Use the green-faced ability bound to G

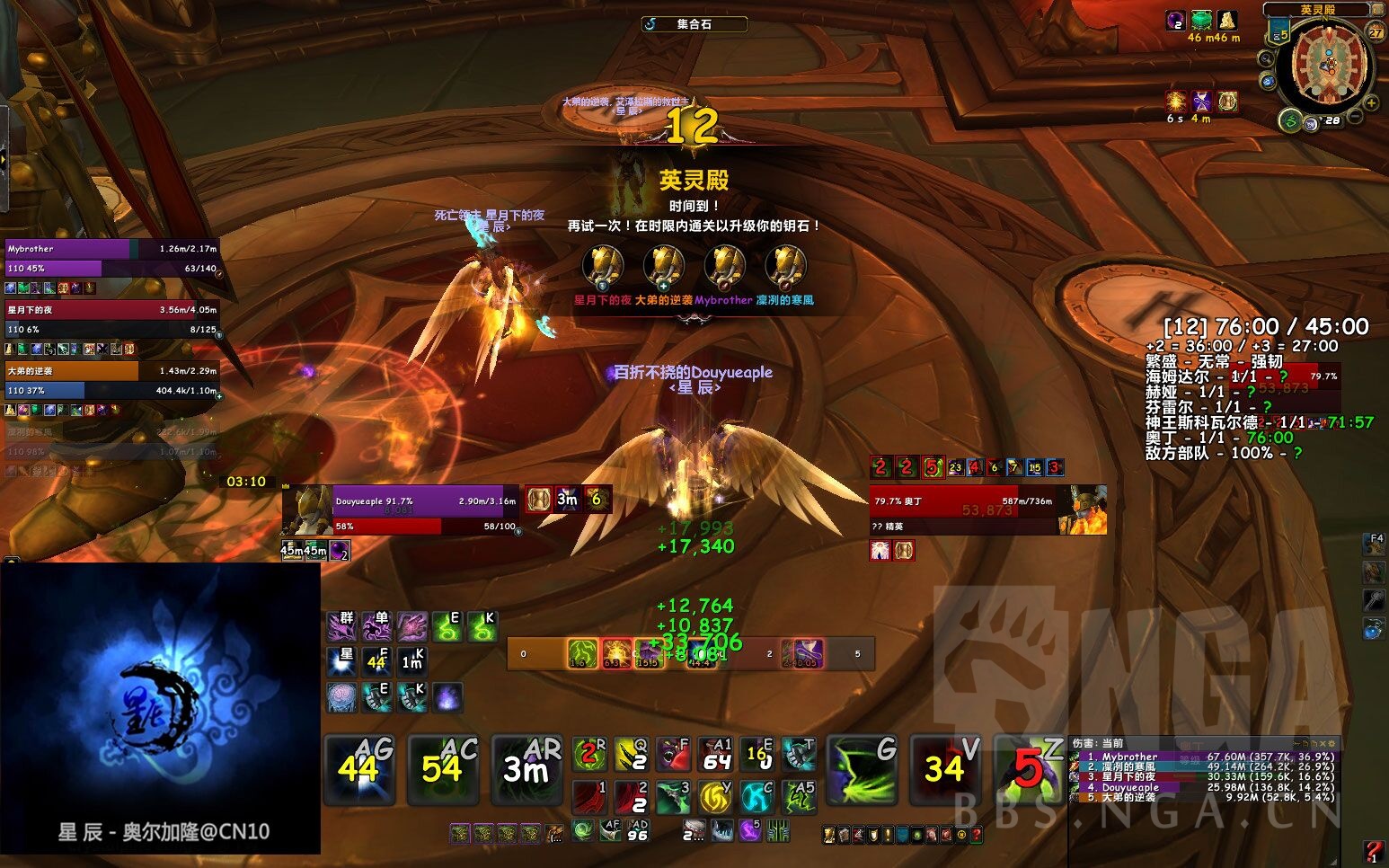click(862, 769)
